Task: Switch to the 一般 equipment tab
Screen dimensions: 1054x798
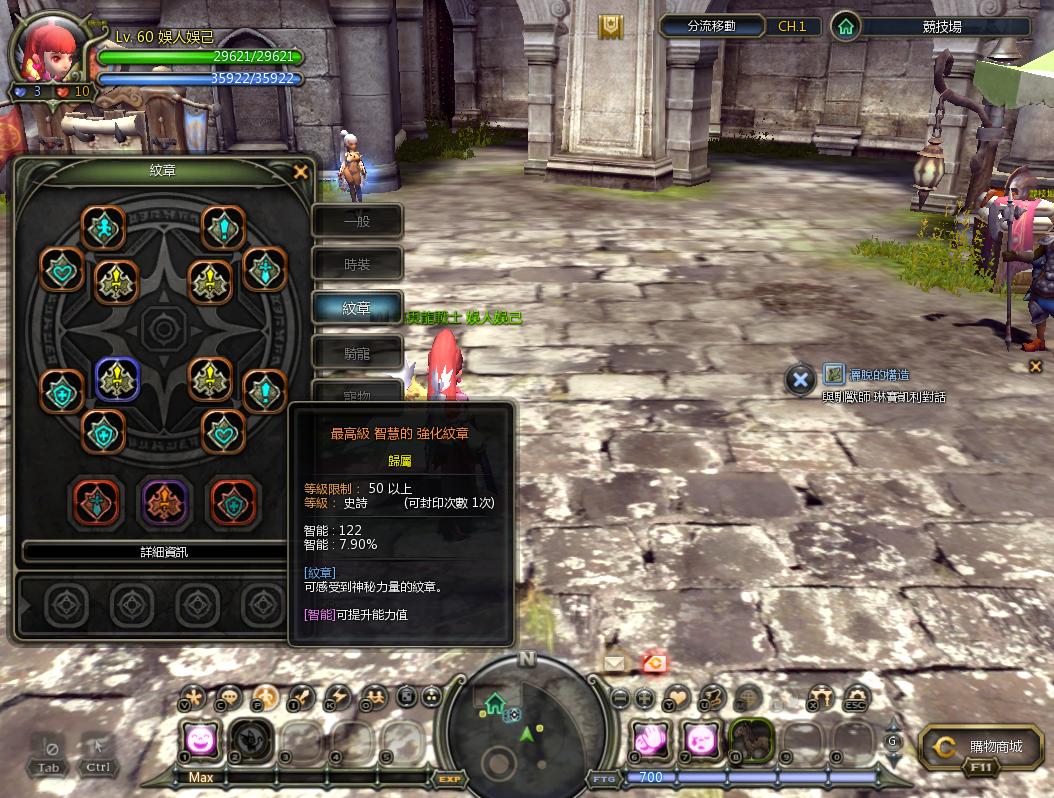Action: (x=357, y=222)
